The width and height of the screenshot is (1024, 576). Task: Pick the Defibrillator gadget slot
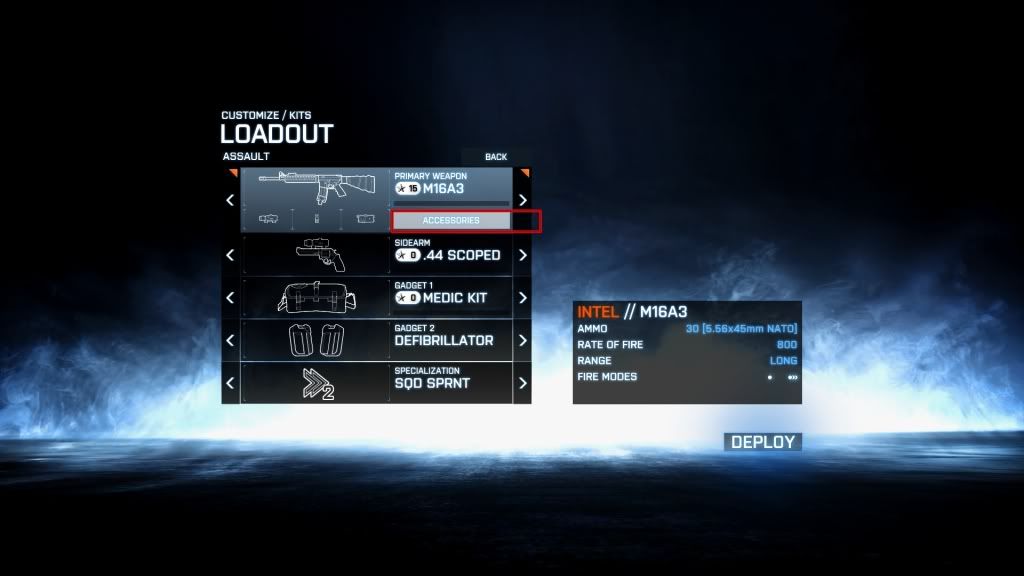pos(376,340)
